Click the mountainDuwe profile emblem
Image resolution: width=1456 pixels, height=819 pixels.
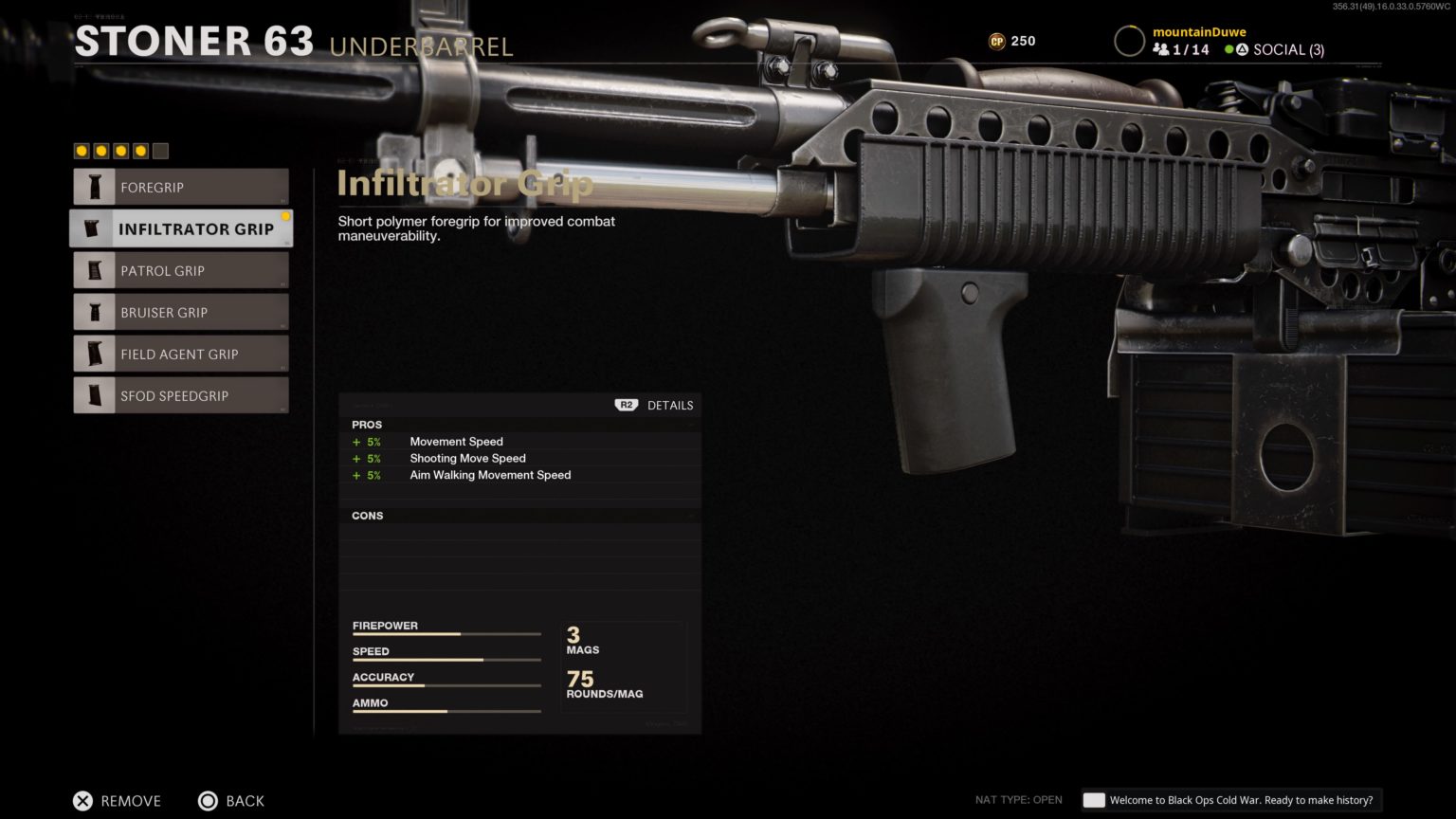[x=1128, y=41]
